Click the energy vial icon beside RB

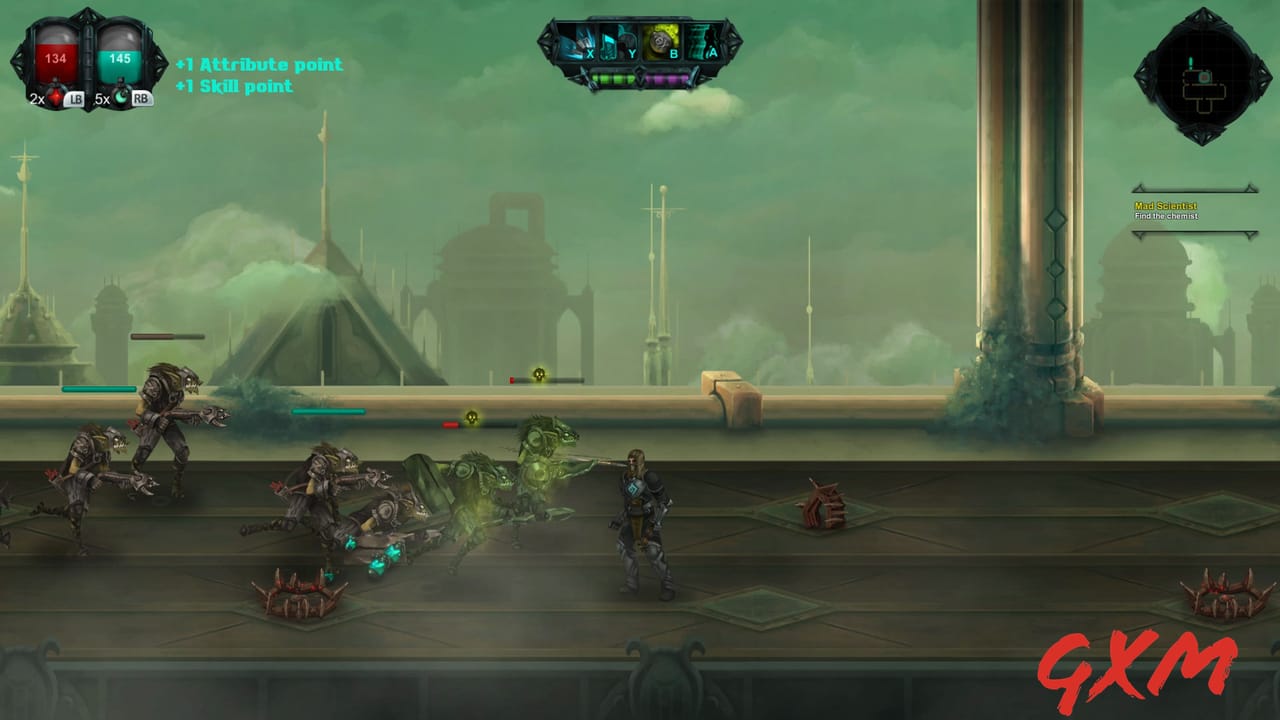(120, 98)
